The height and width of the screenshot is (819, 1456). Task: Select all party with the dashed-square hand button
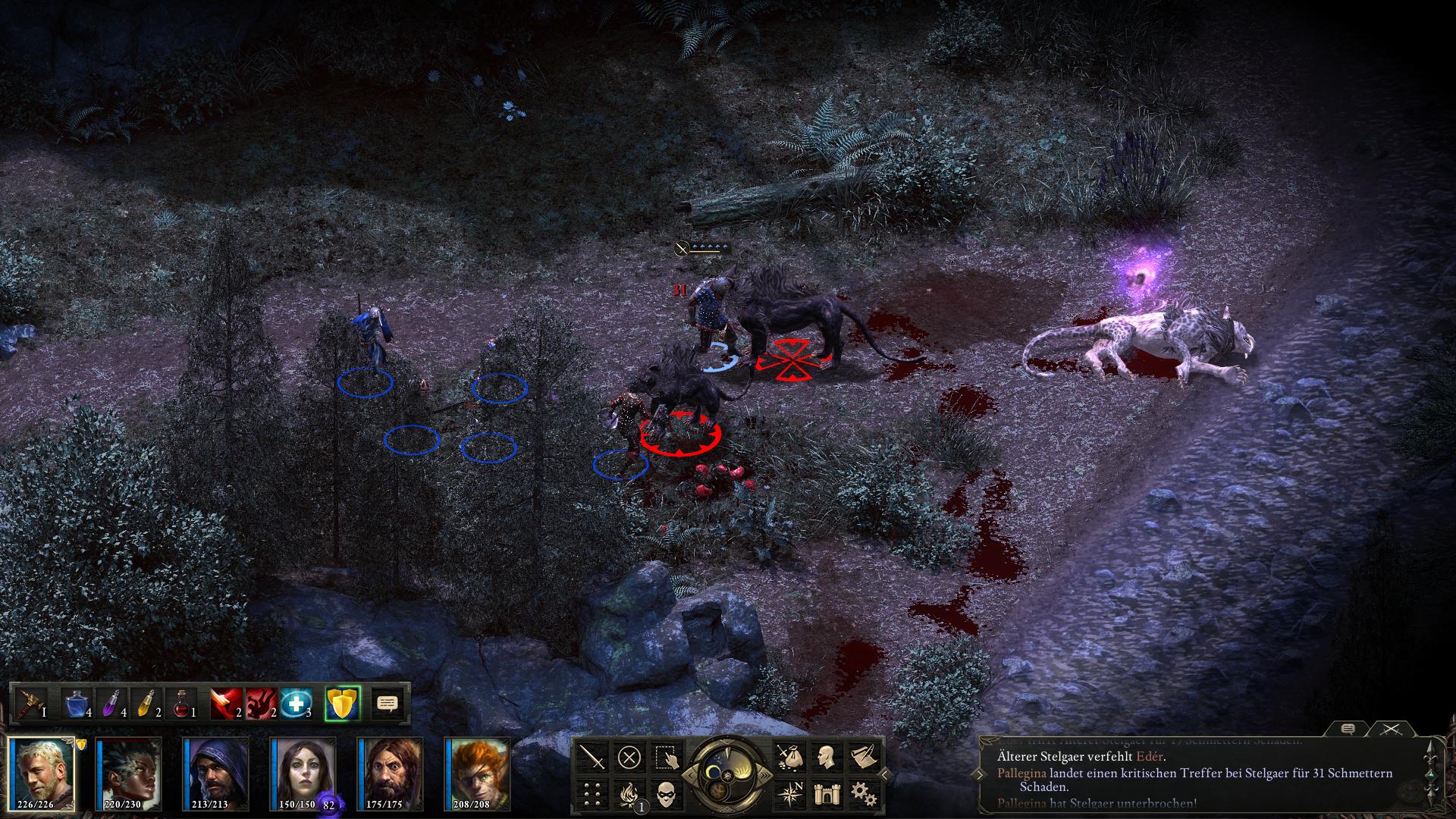[x=666, y=757]
